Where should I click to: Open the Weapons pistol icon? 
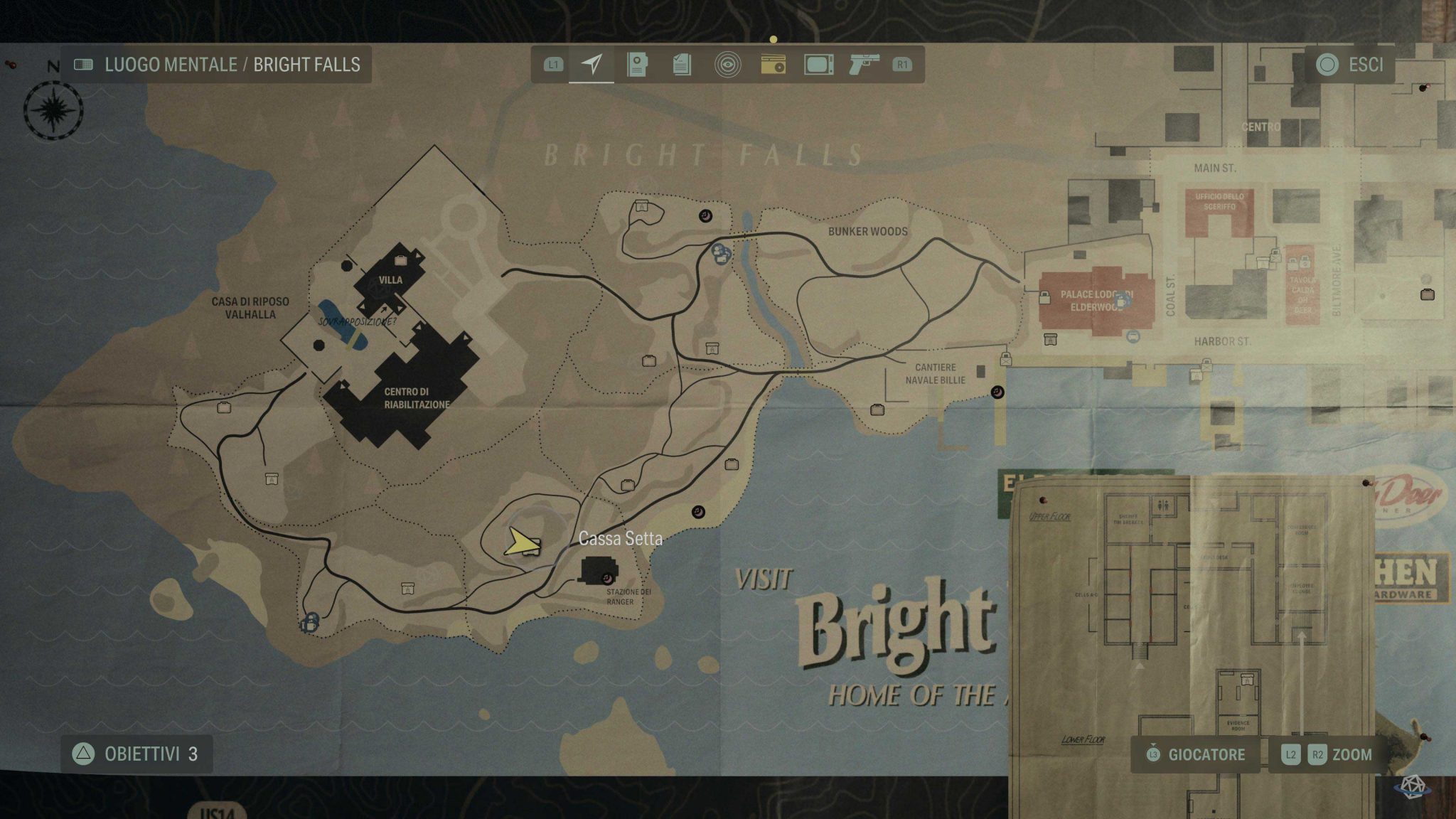866,65
